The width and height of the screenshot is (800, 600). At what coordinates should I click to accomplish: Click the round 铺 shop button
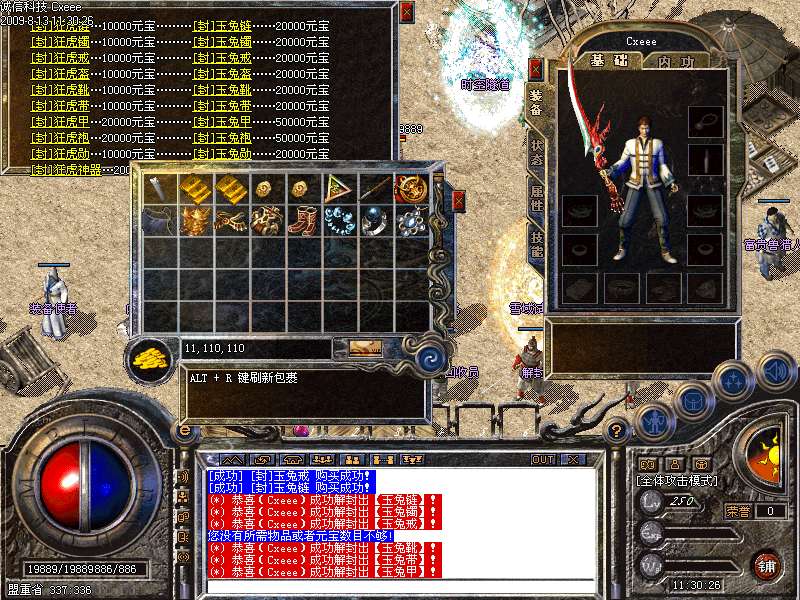click(767, 565)
